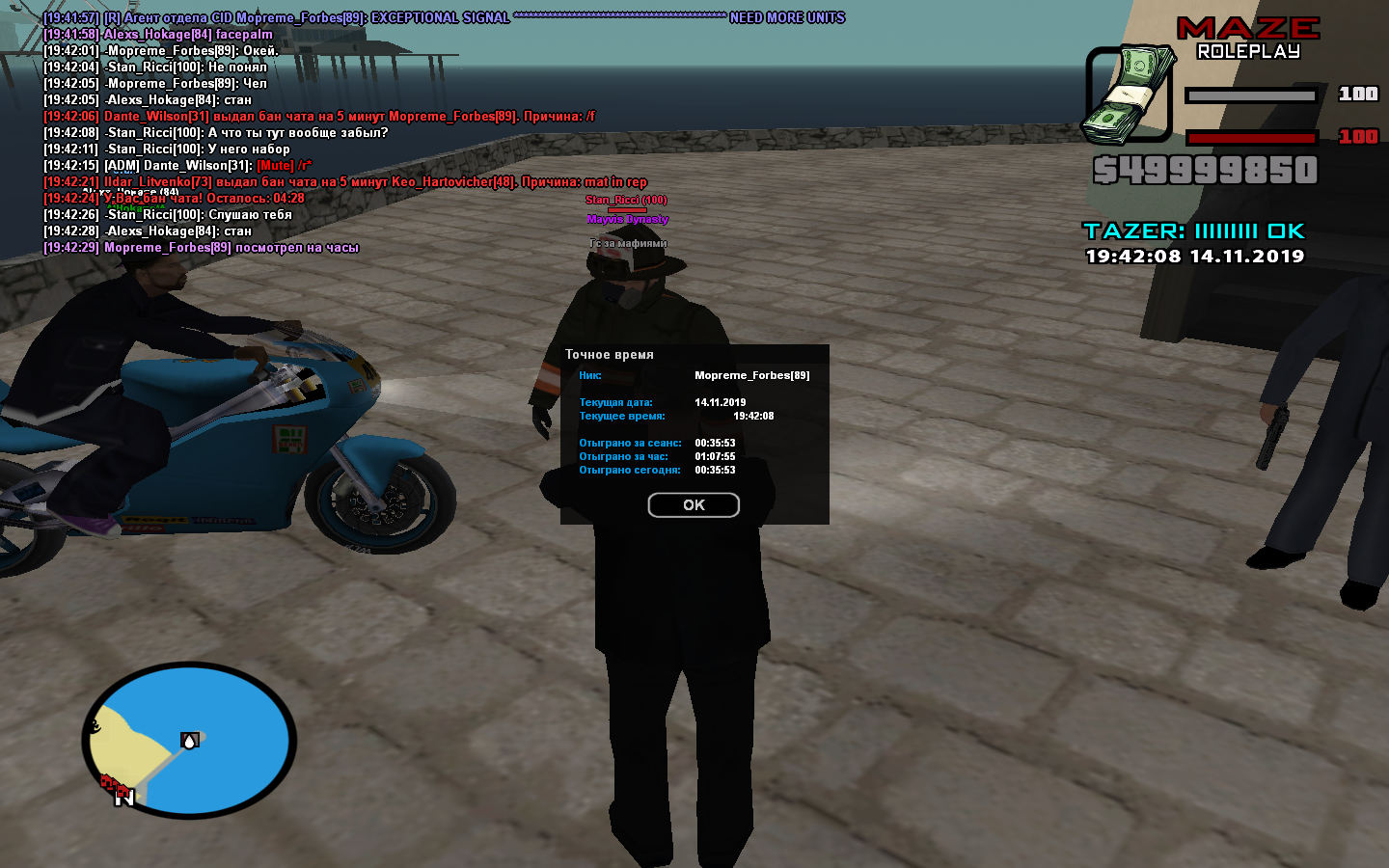Click the nickname 'Mopreme_Forbes[89]' in the dialog

754,375
